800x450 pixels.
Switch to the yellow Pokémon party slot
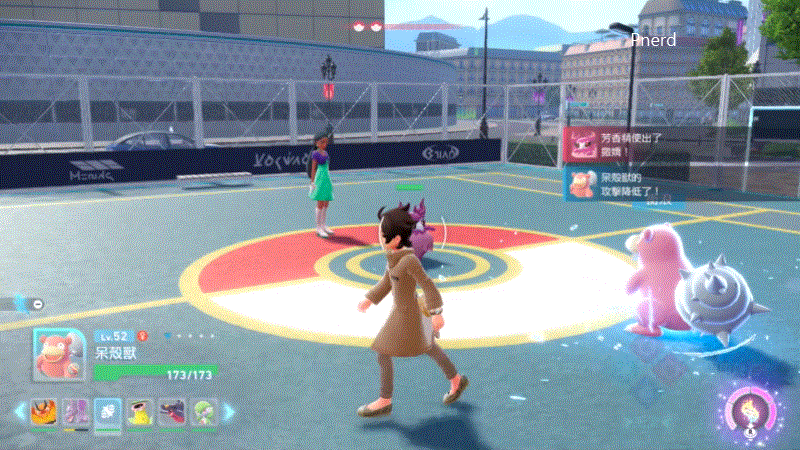point(140,411)
